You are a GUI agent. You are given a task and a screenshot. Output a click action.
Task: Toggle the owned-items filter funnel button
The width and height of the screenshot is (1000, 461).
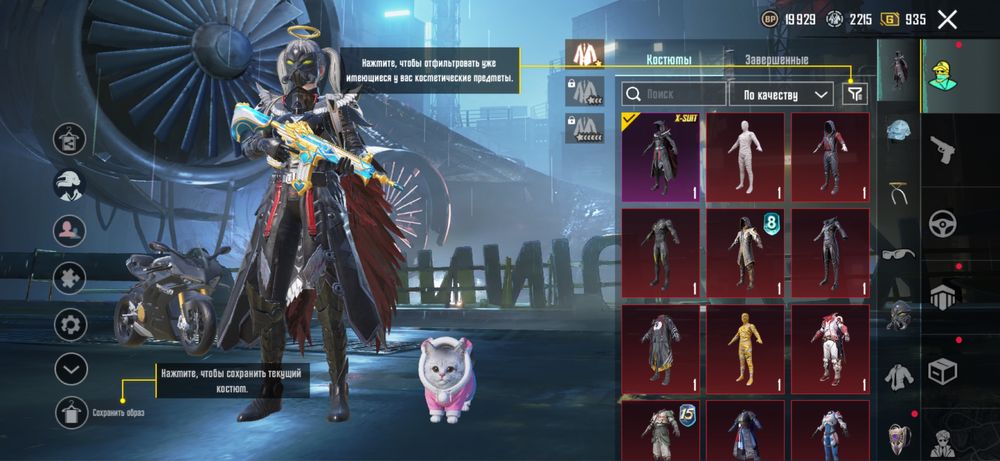click(x=854, y=93)
